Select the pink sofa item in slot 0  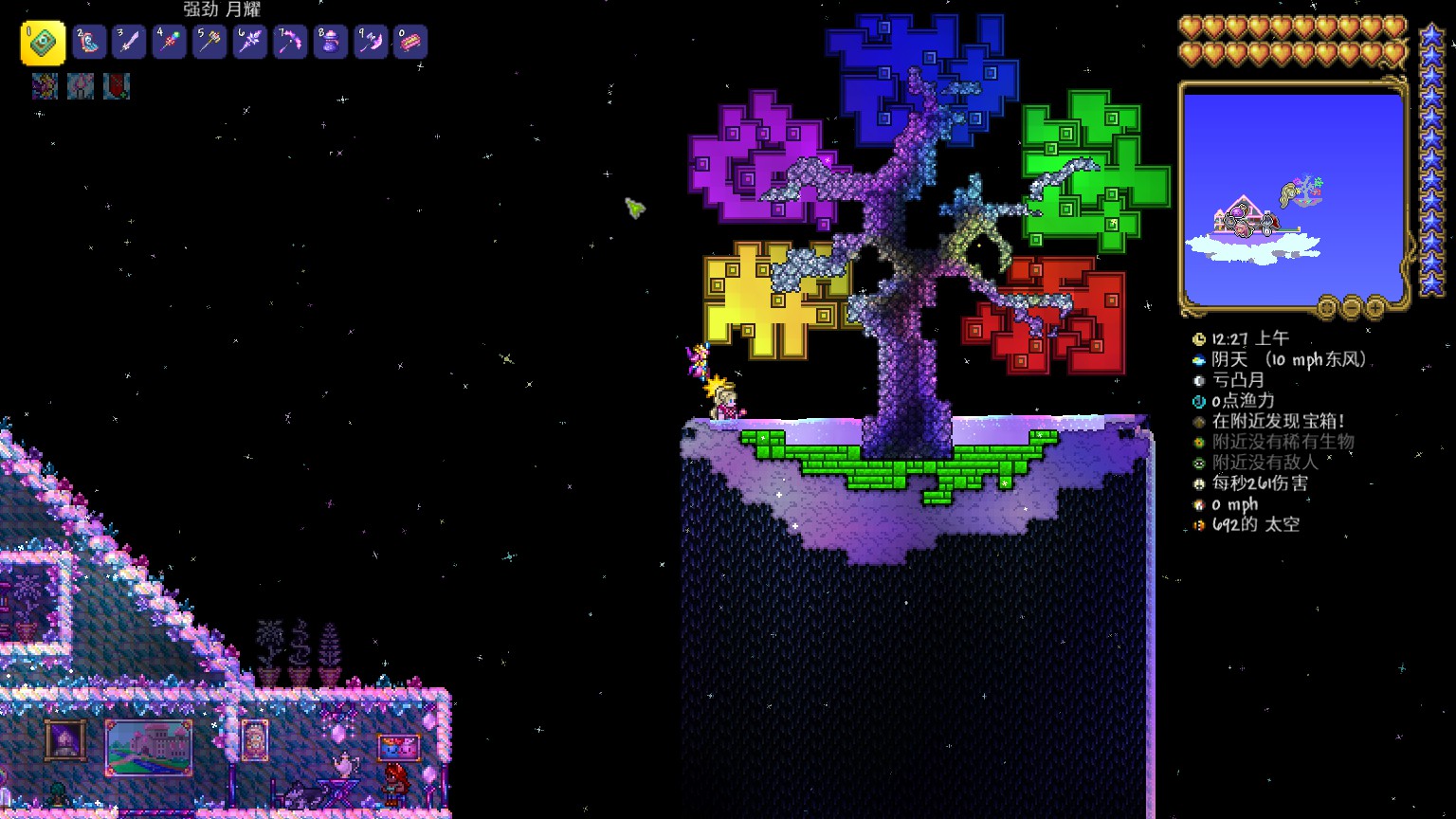point(410,43)
